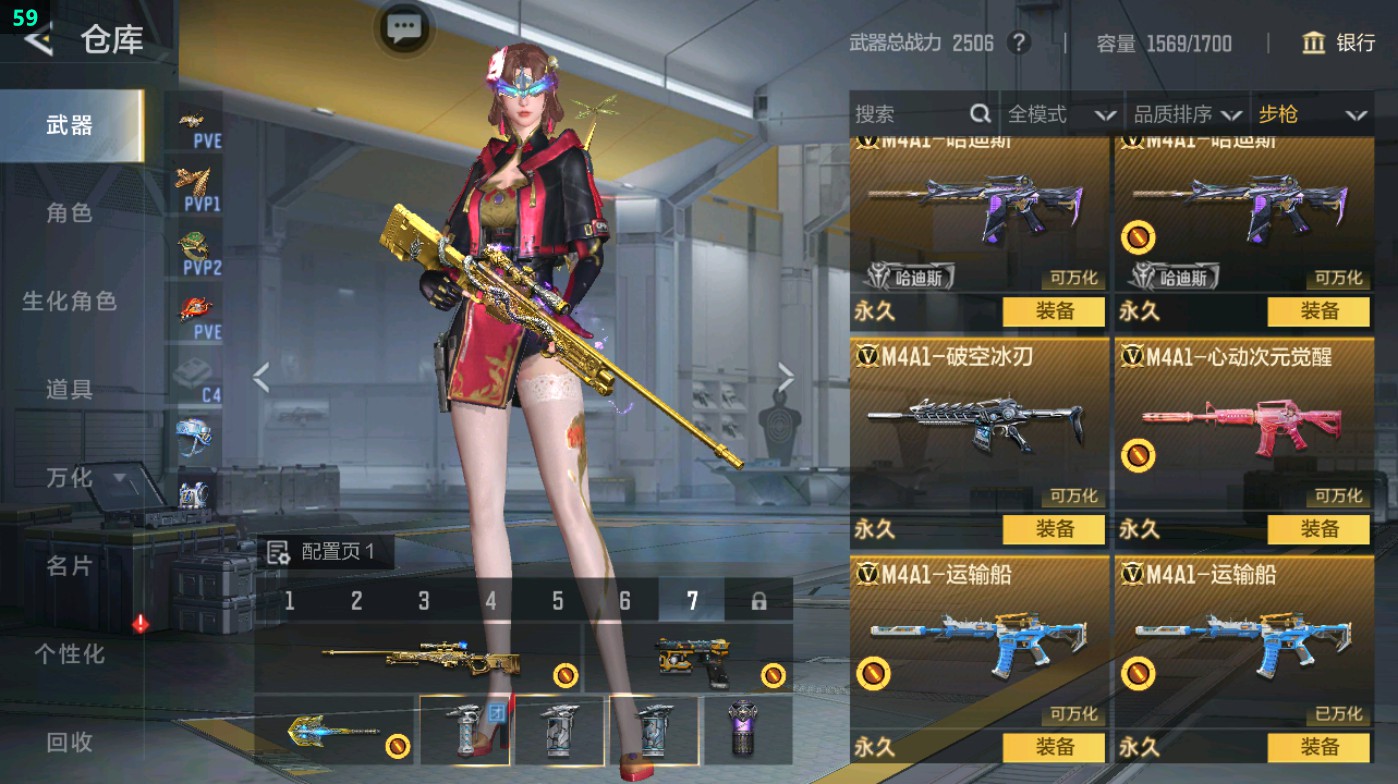This screenshot has width=1398, height=784.
Task: Click the back arrow beside 仓库
Action: (37, 41)
